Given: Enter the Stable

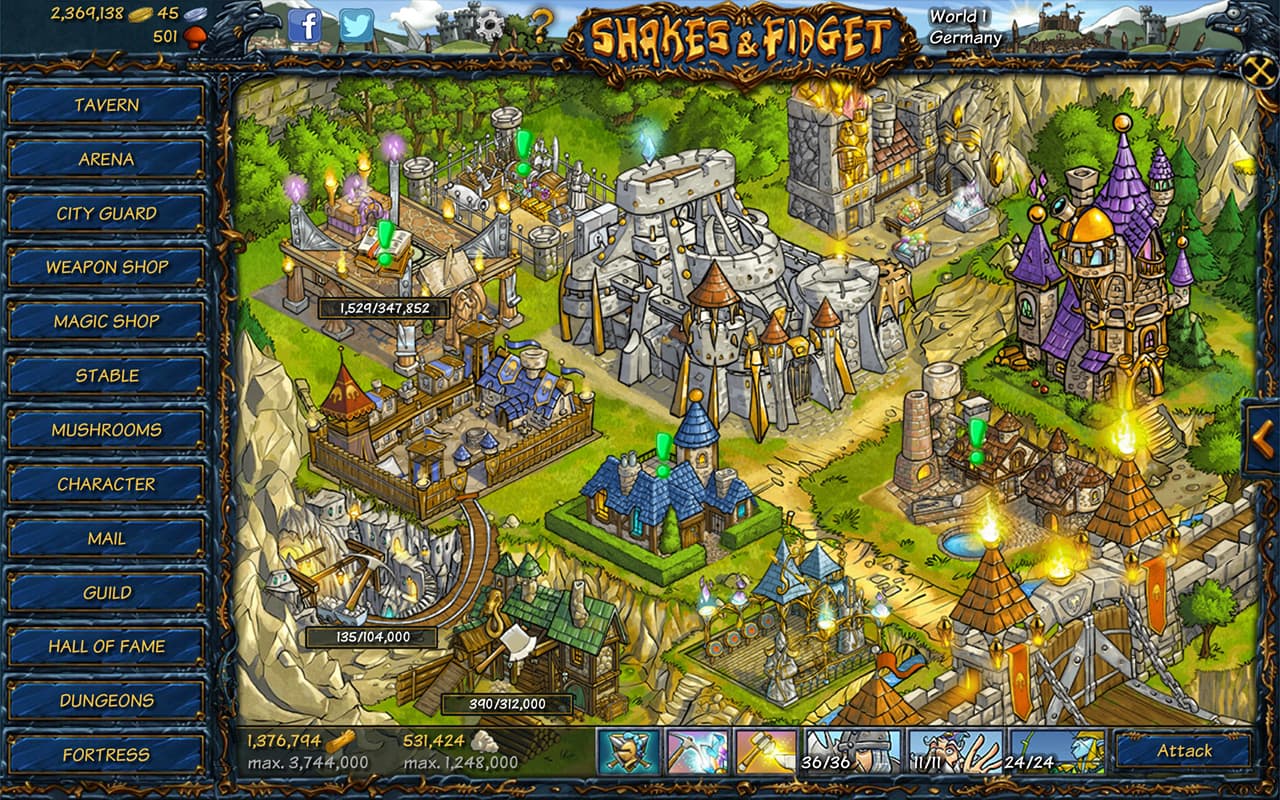Looking at the screenshot, I should (106, 376).
